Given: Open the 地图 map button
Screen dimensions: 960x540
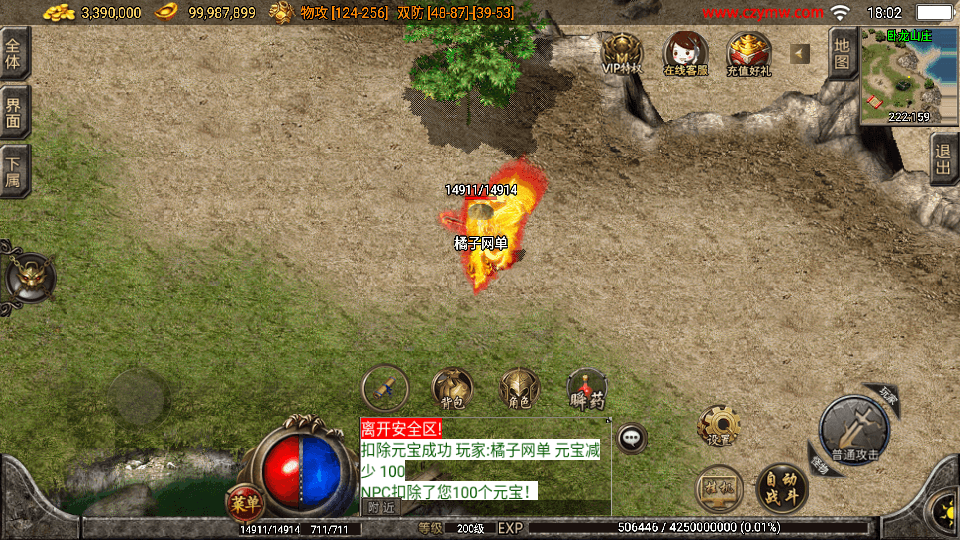Looking at the screenshot, I should (843, 53).
